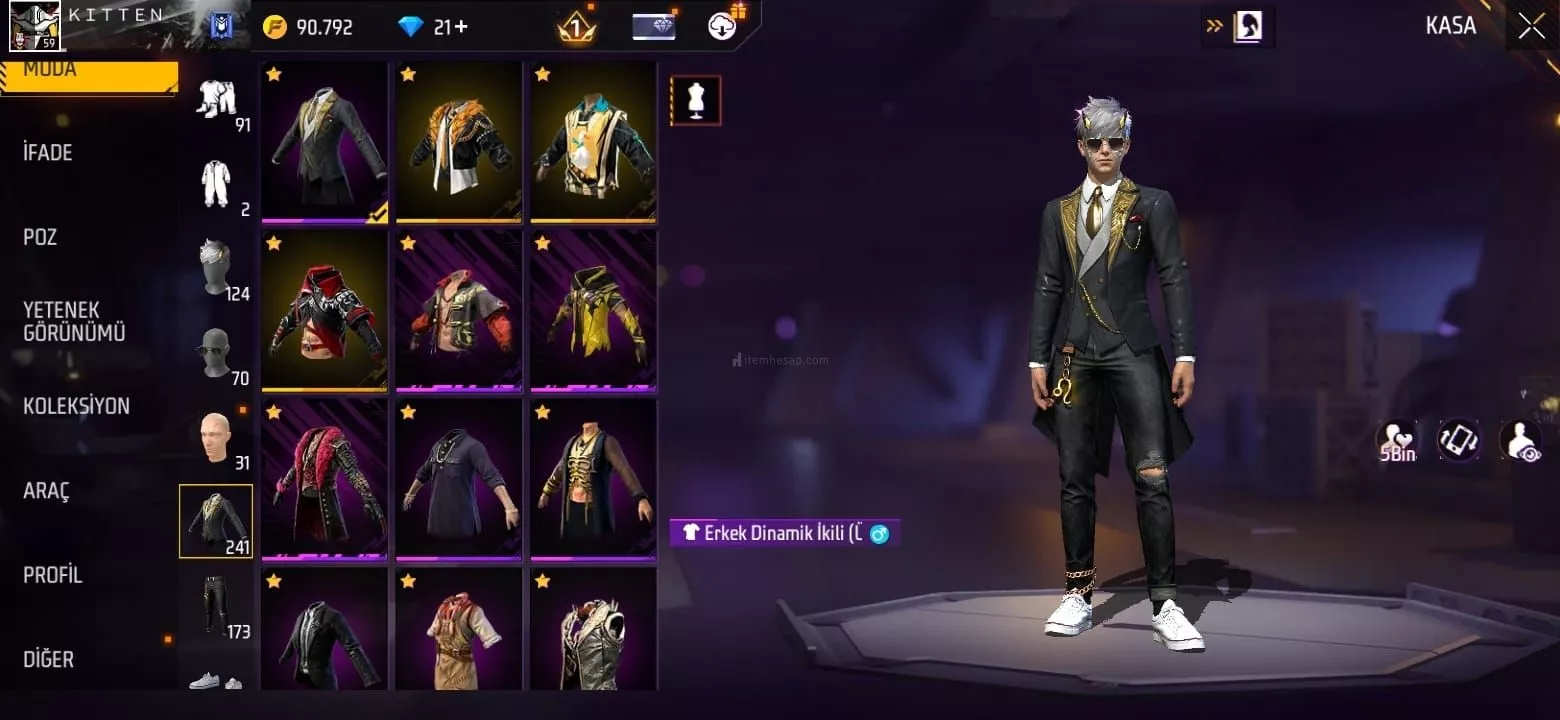Viewport: 1560px width, 720px height.
Task: Open the sunglasses mask category with 70 items
Action: (217, 355)
